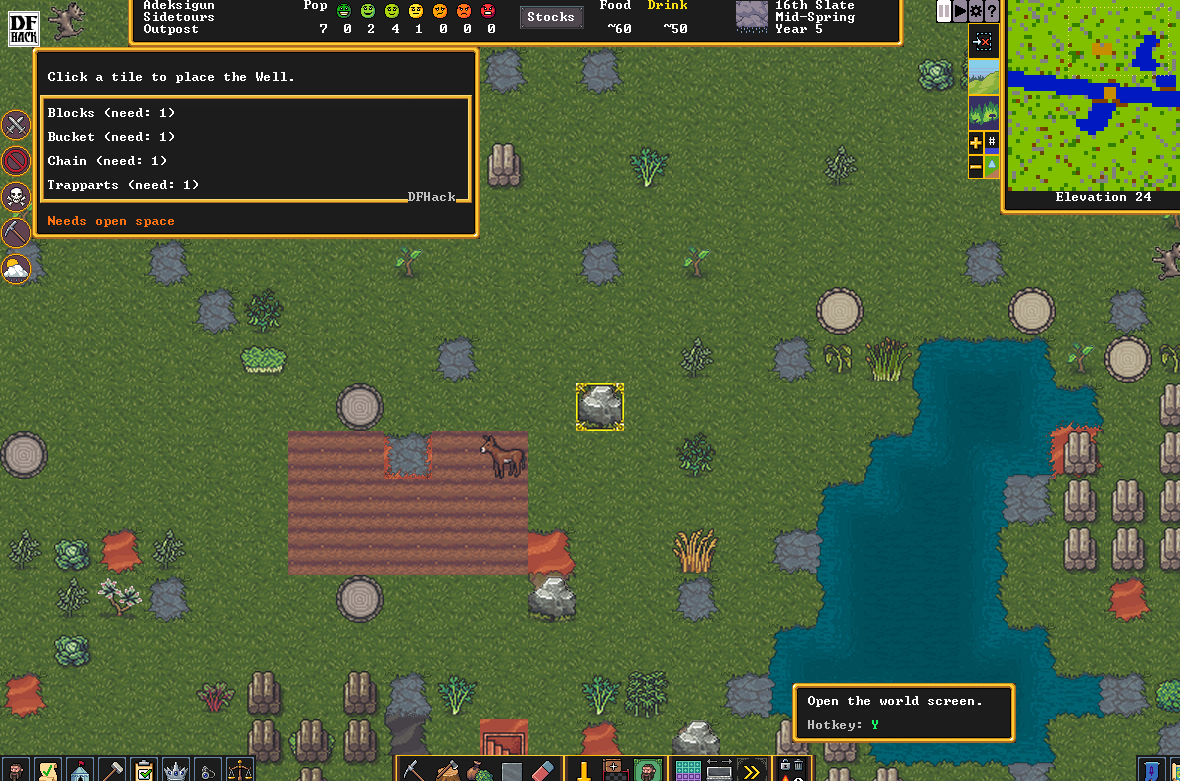Open the pickaxe alert icon

(x=16, y=232)
